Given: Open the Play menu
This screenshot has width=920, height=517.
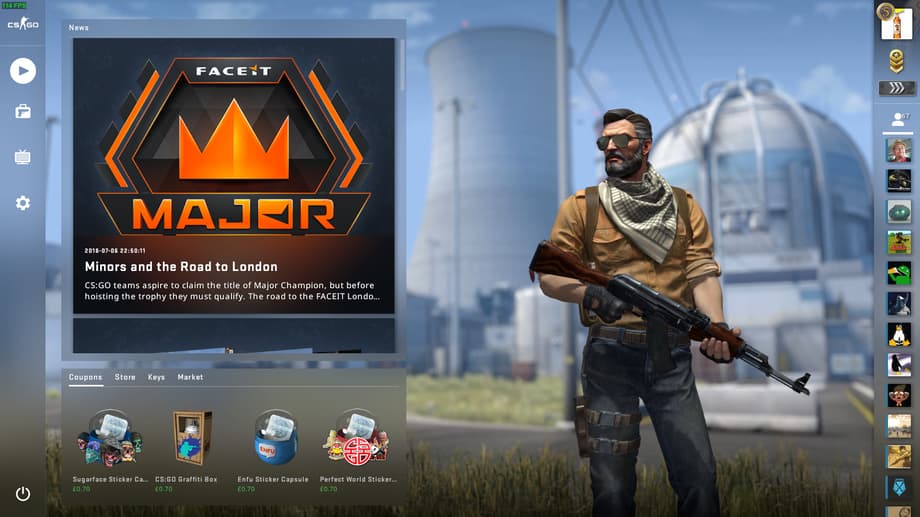Looking at the screenshot, I should 22,70.
